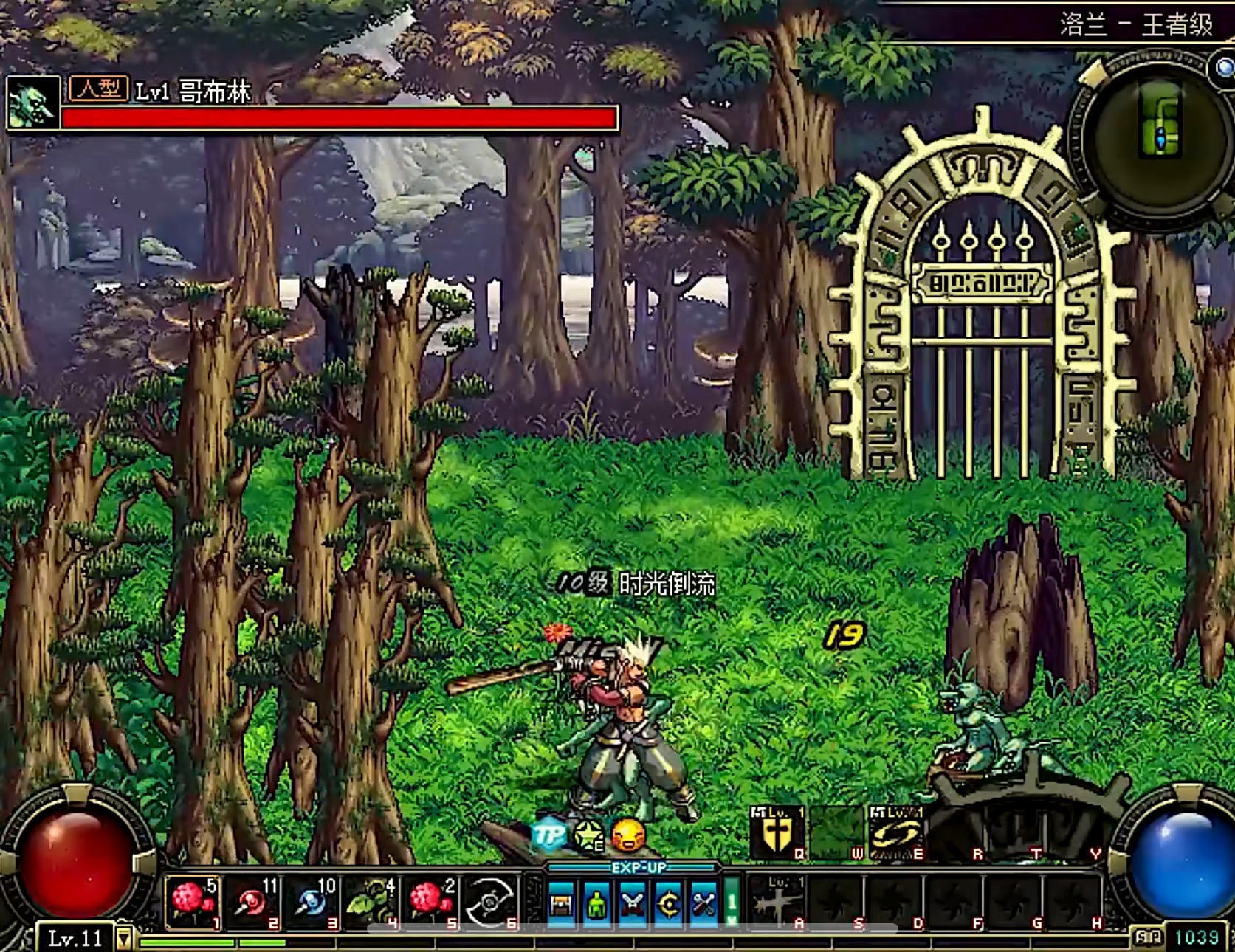Click the green star icon
1235x952 pixels.
pos(588,835)
